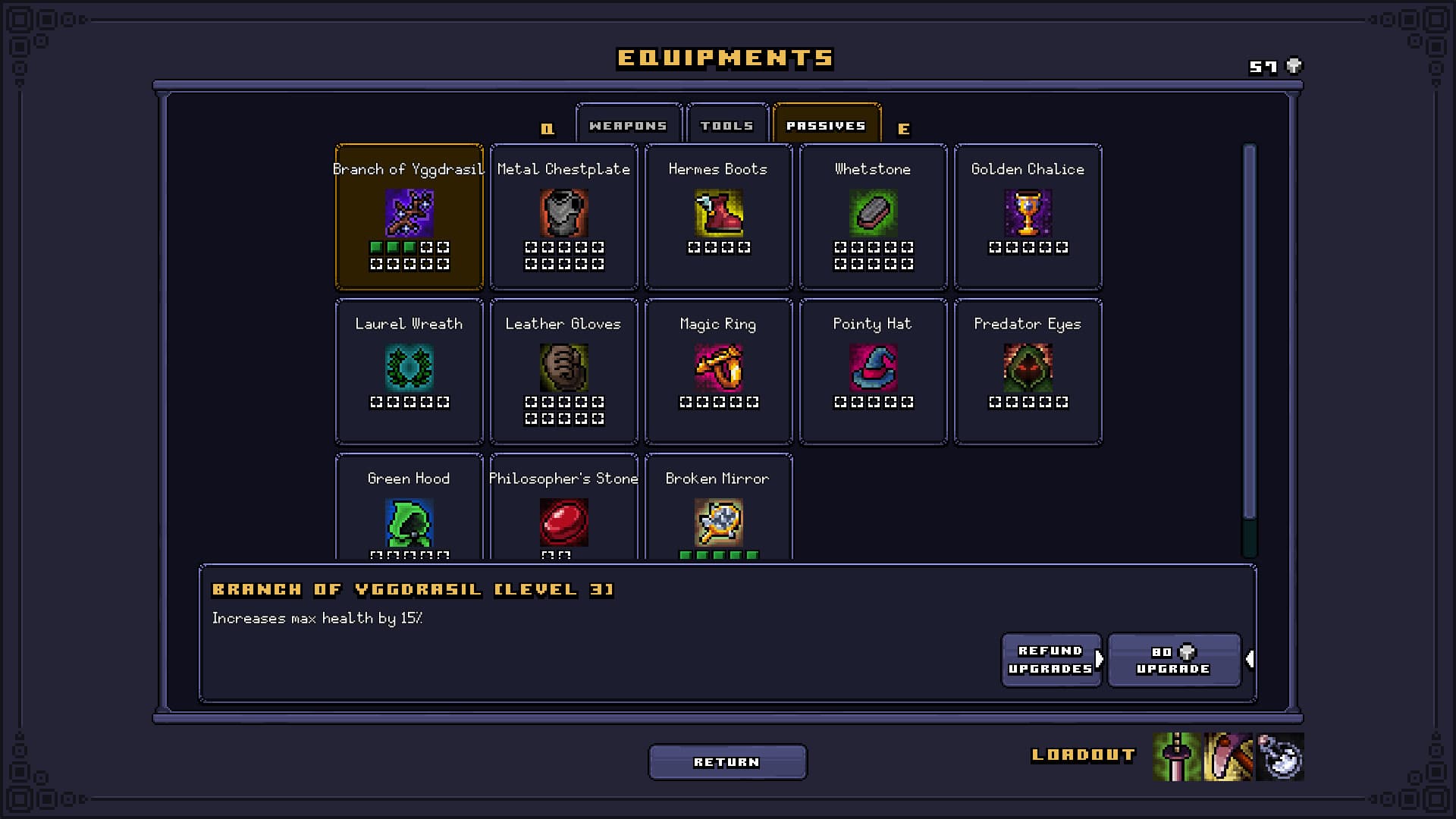Click the Refund Upgrades button
Viewport: 1456px width, 819px height.
(x=1051, y=660)
